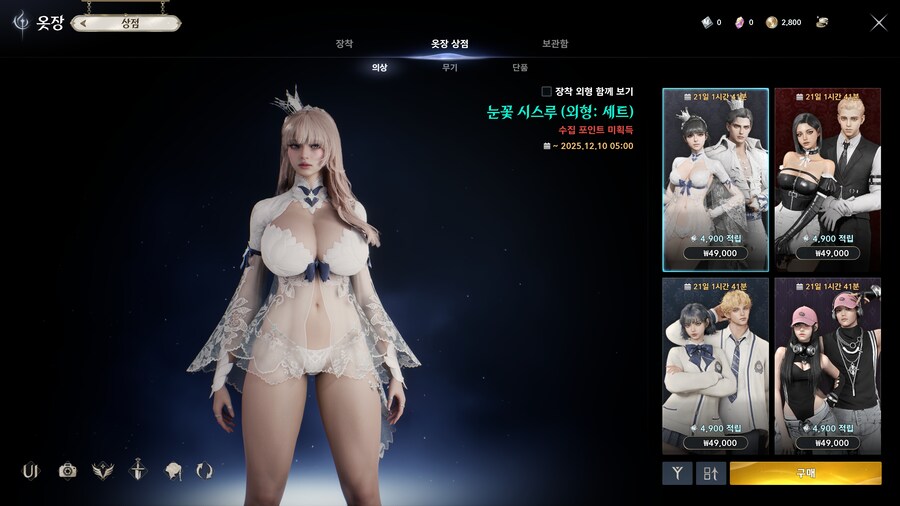The height and width of the screenshot is (506, 900).
Task: Hide the interface with the UI icon
Action: click(30, 470)
